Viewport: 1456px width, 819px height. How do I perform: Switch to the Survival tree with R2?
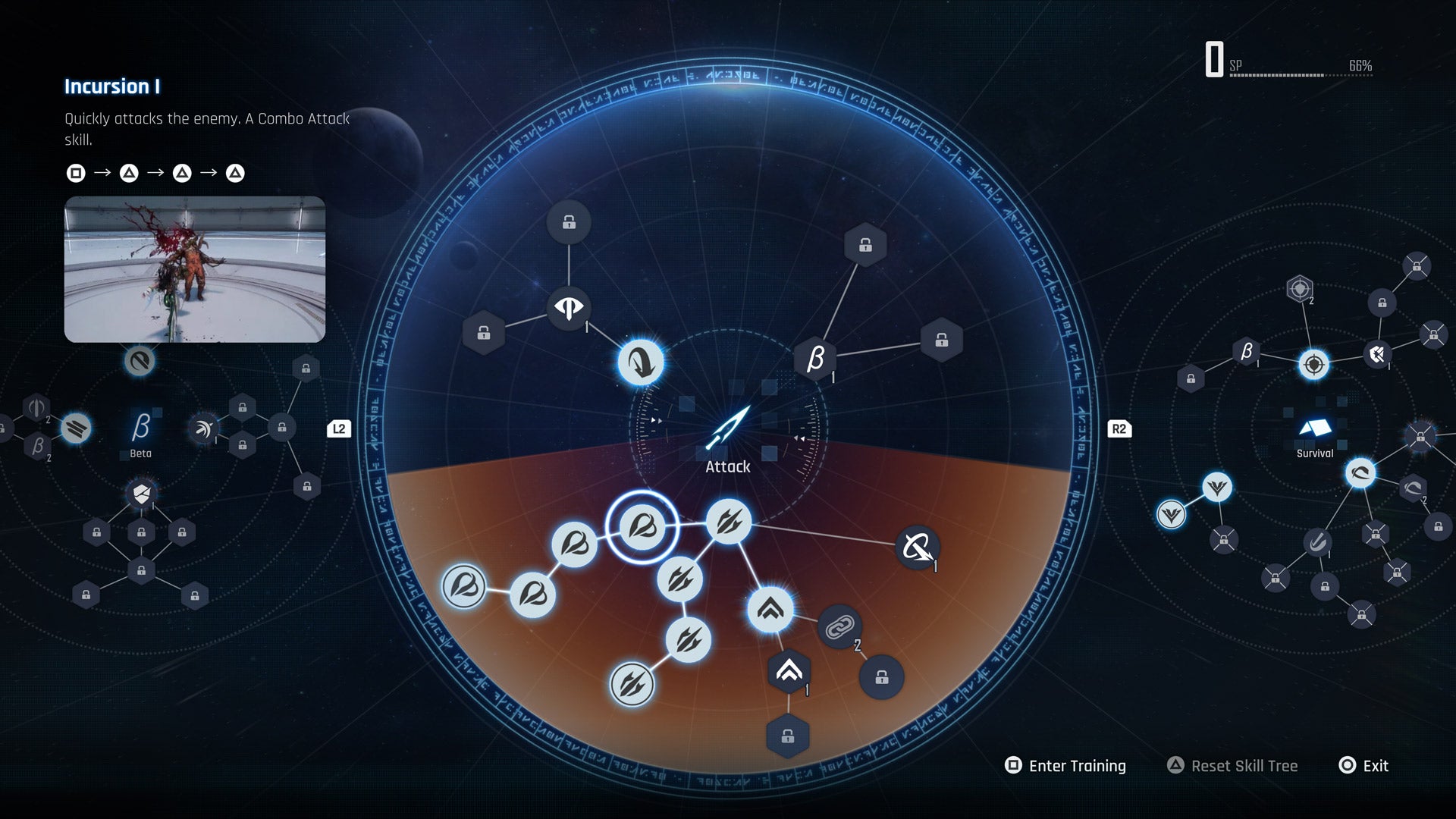[x=1120, y=428]
